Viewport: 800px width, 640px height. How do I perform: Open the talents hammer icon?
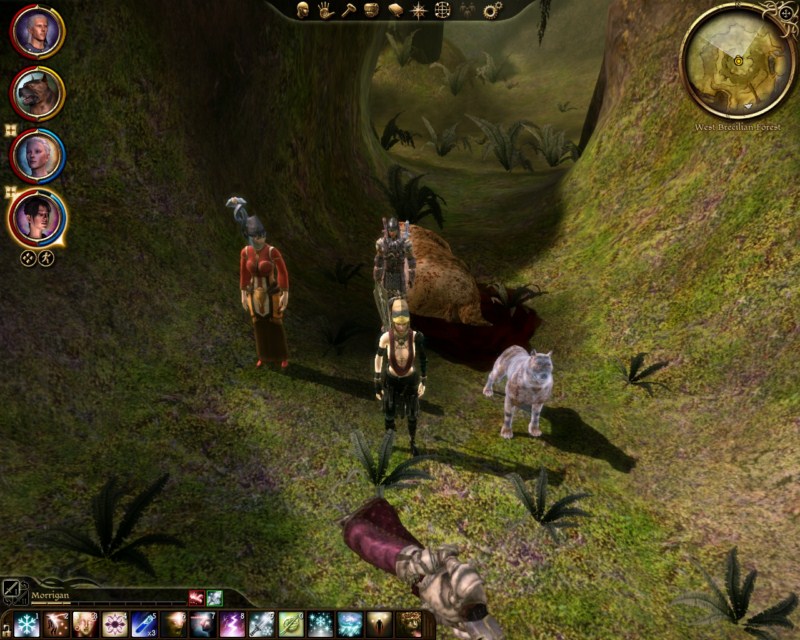tap(349, 10)
